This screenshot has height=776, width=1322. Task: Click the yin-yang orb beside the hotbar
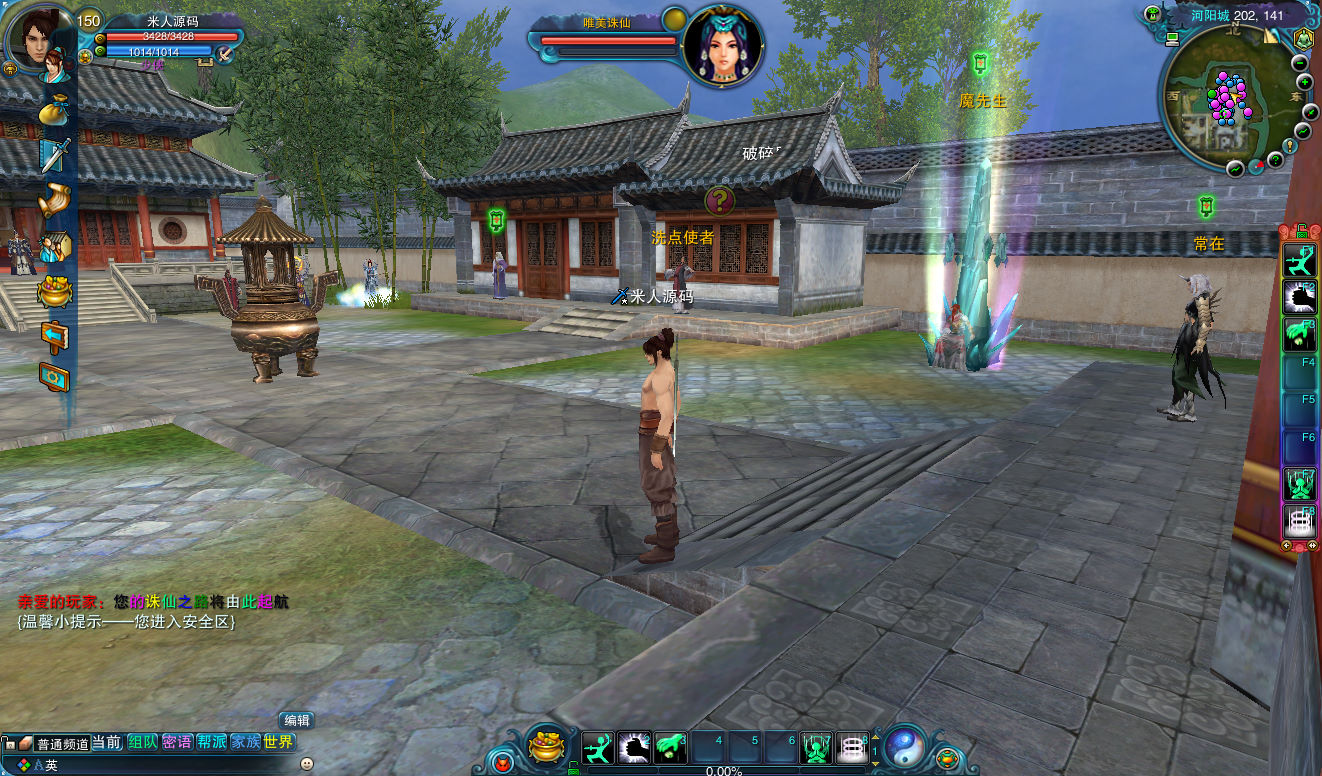point(905,746)
